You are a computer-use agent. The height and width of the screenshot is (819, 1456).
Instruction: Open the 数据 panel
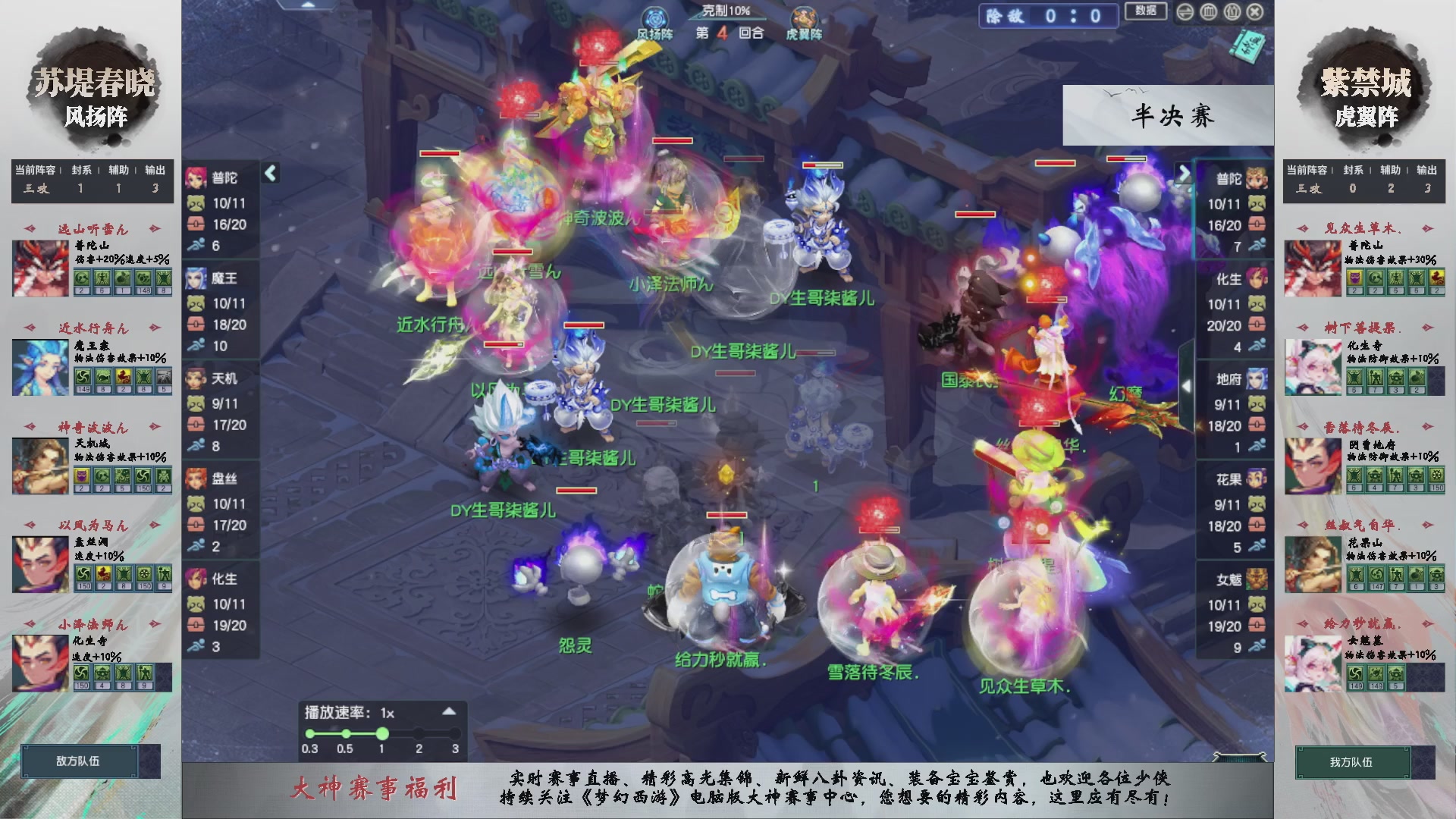tap(1145, 12)
